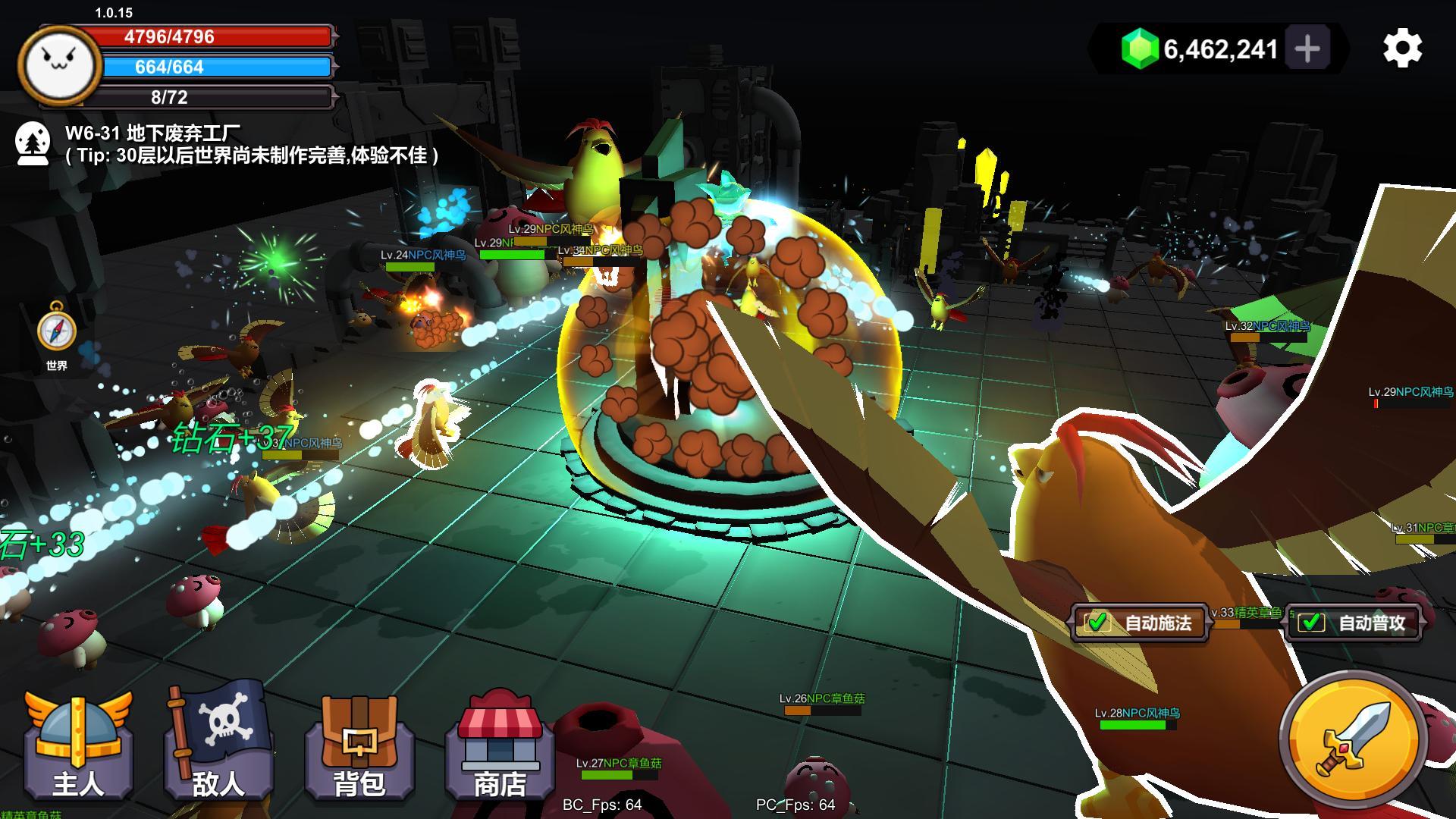1456x819 pixels.
Task: Click the snow globe stage icon
Action: 33,143
